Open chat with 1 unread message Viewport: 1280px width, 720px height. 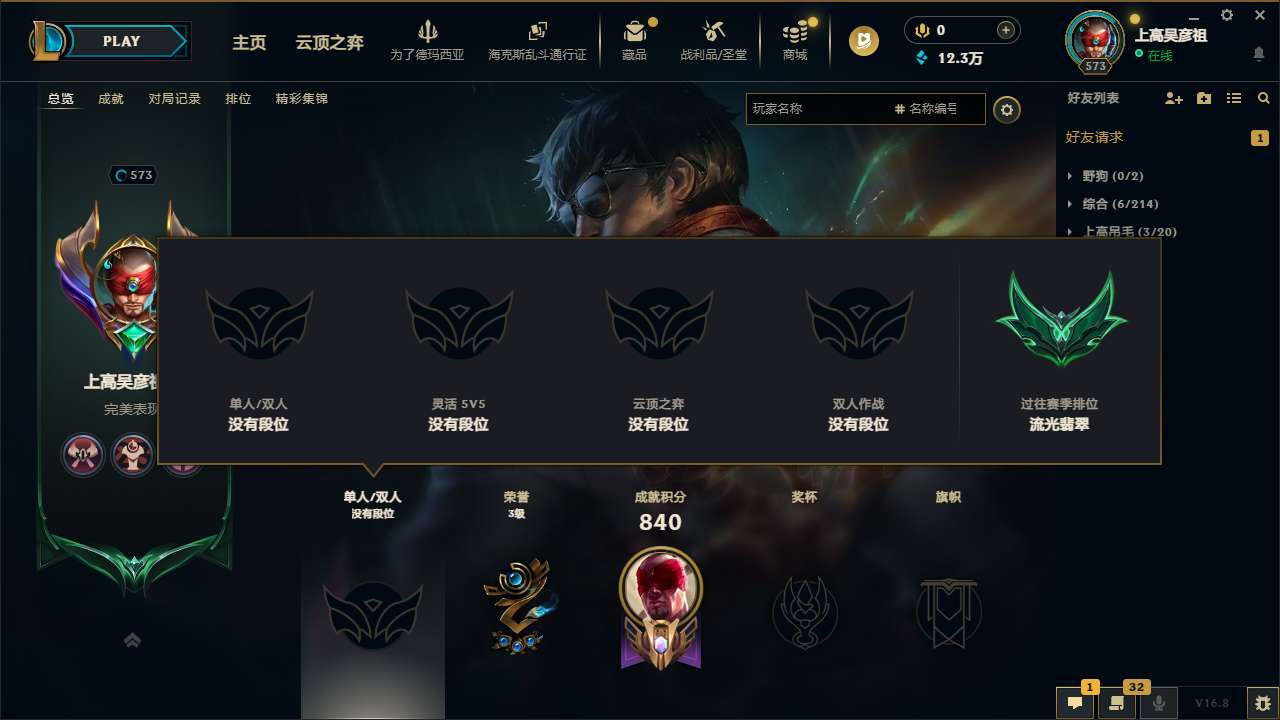[x=1076, y=703]
